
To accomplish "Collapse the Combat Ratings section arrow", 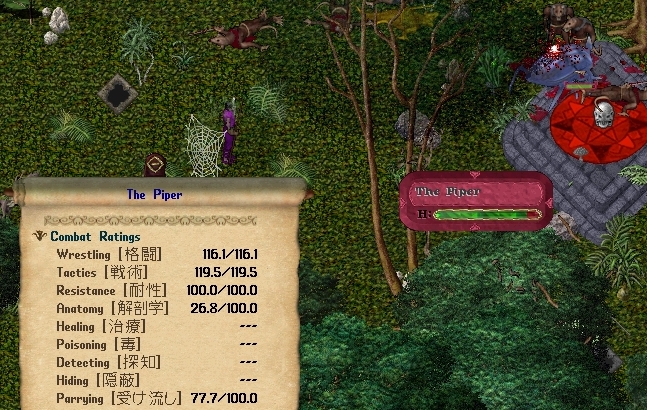I will [39, 236].
